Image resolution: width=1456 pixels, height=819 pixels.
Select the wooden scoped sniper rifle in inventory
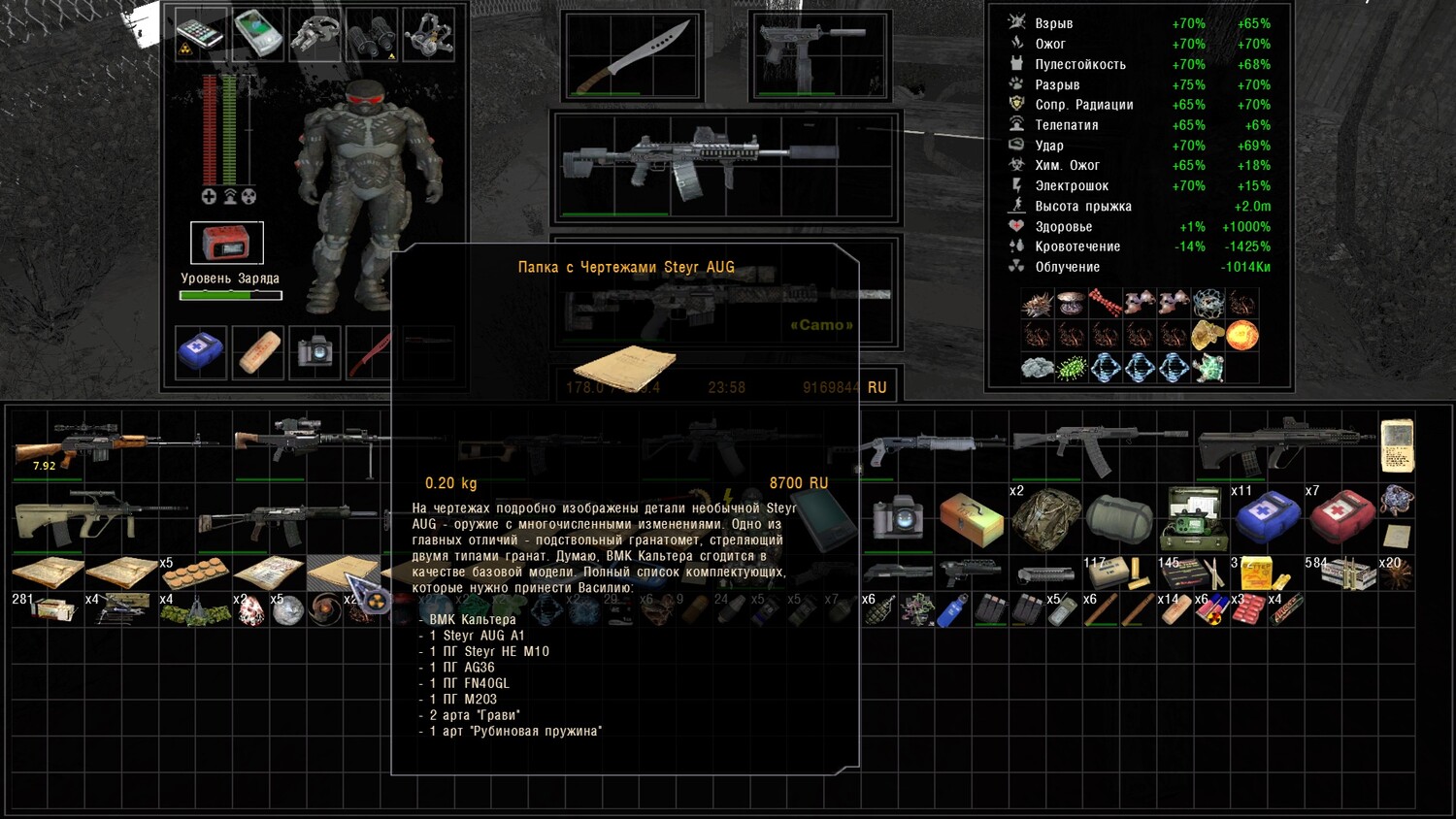(107, 448)
